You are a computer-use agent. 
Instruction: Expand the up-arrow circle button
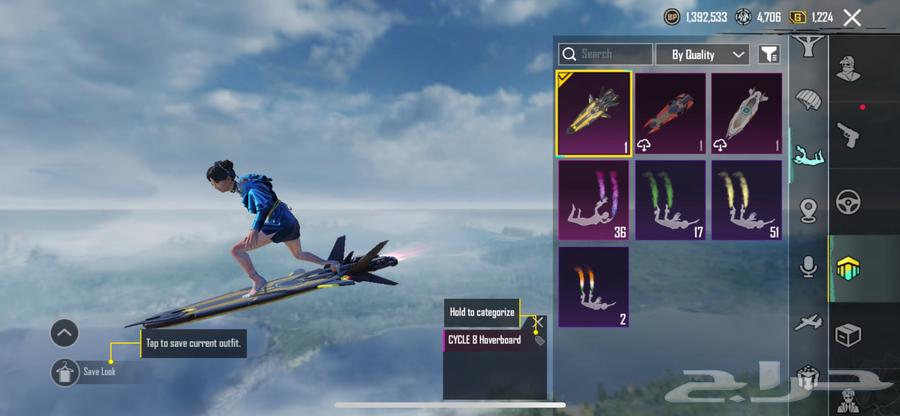pyautogui.click(x=65, y=333)
